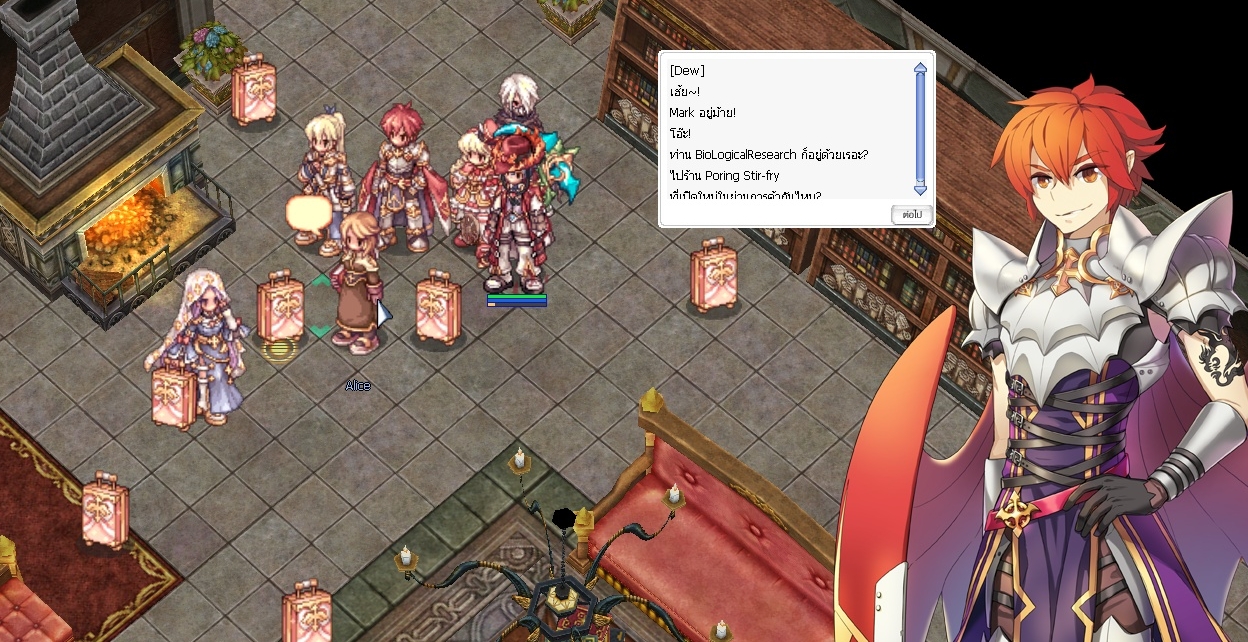Continue the dialogue with the ต่อไป button

[x=911, y=214]
